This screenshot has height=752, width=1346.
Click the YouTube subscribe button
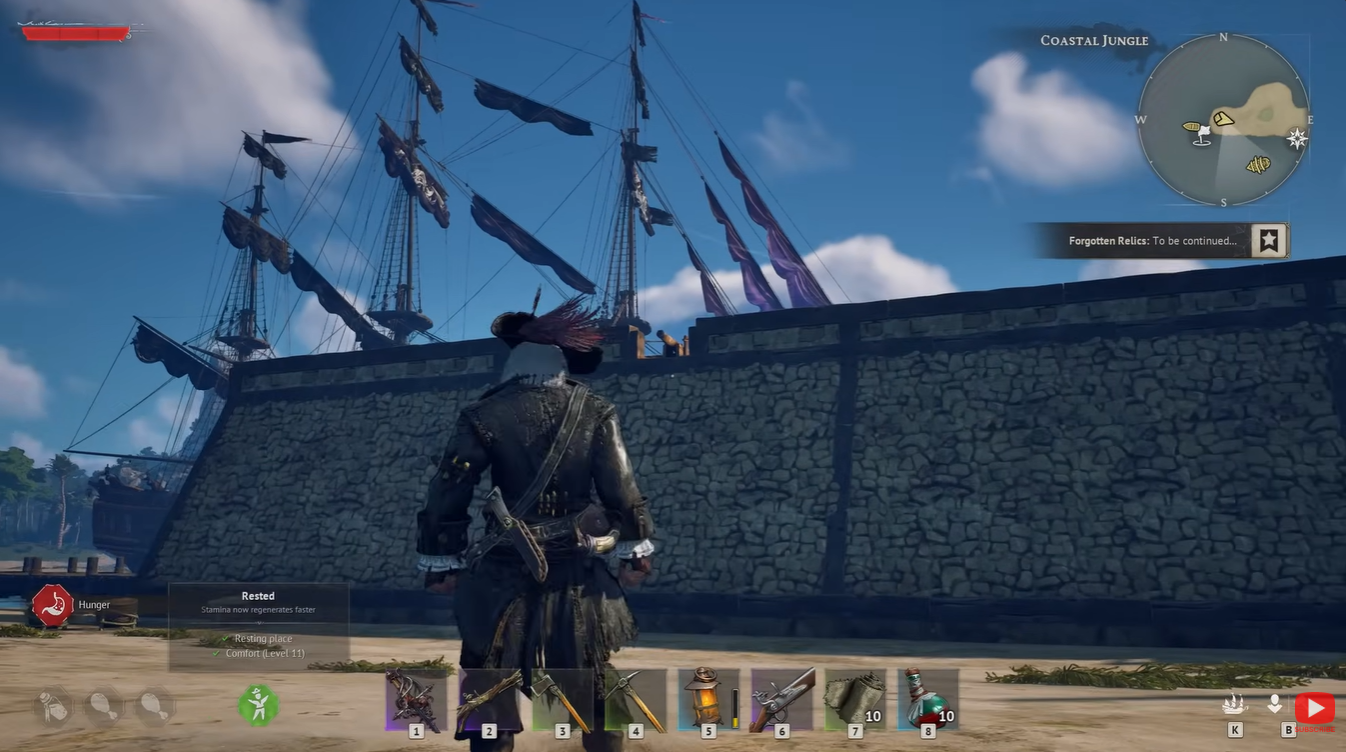pyautogui.click(x=1315, y=706)
